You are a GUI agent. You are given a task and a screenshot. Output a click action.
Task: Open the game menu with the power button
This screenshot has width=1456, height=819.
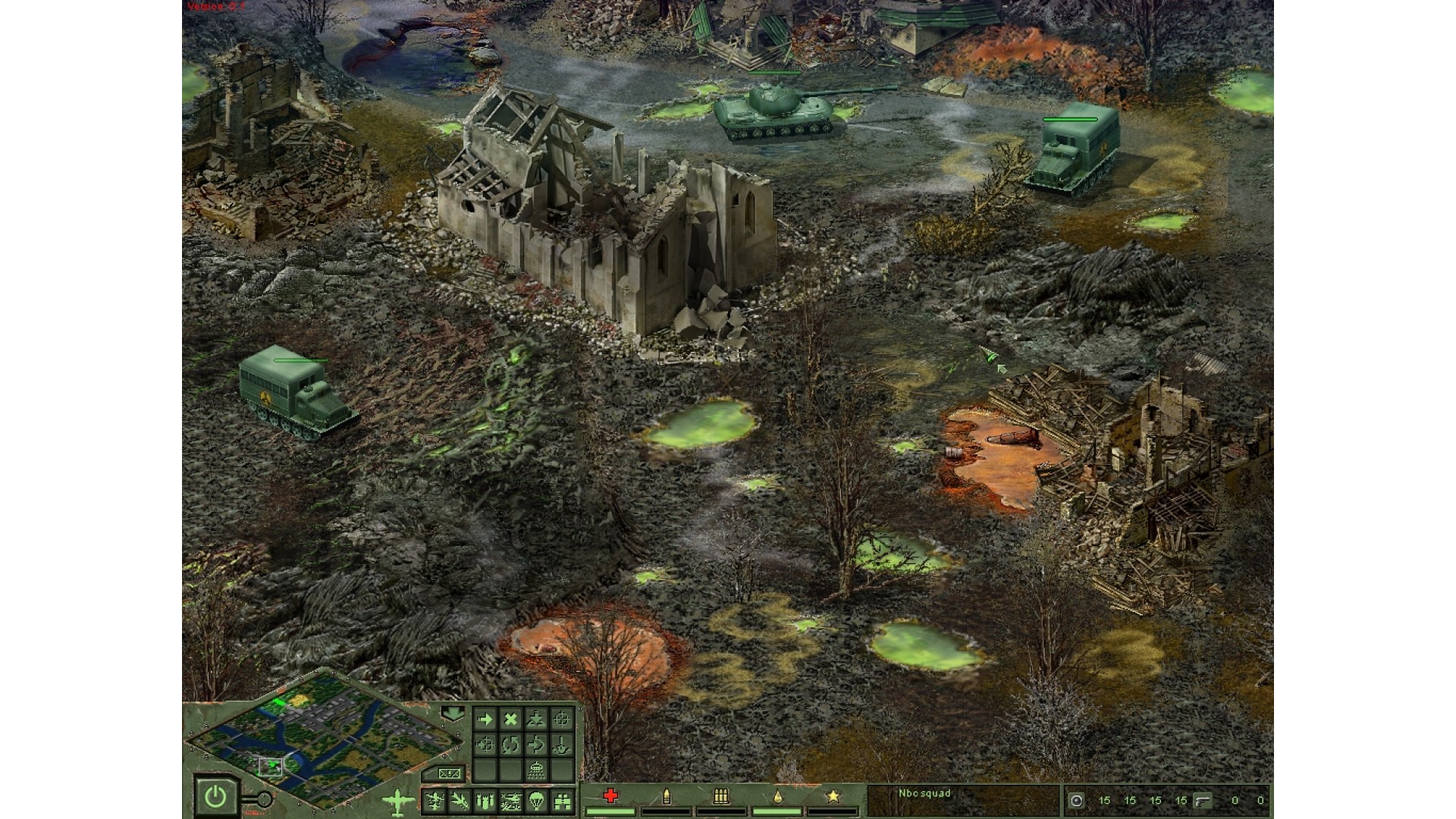point(215,796)
